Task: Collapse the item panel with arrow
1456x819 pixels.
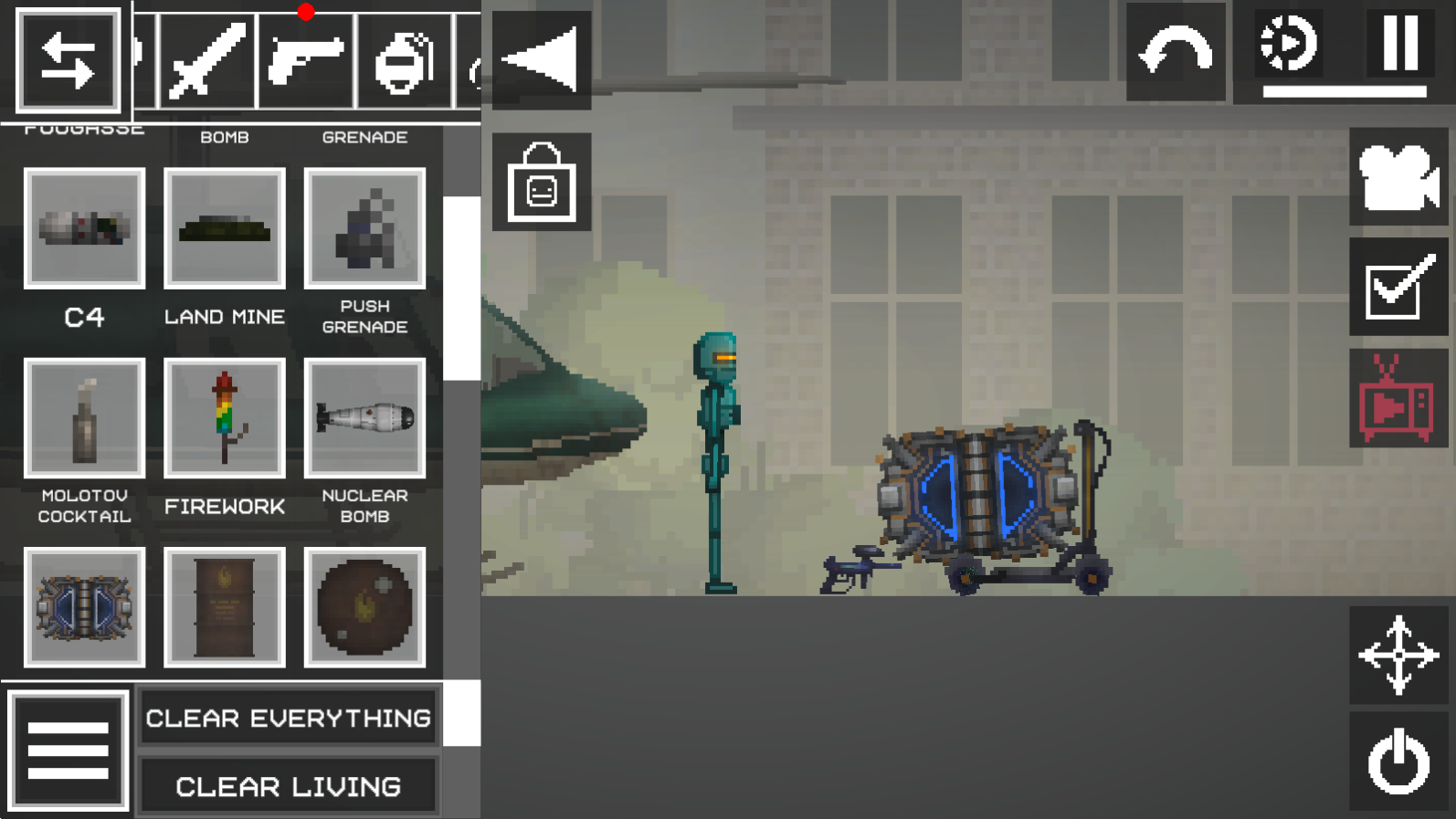Action: [542, 60]
